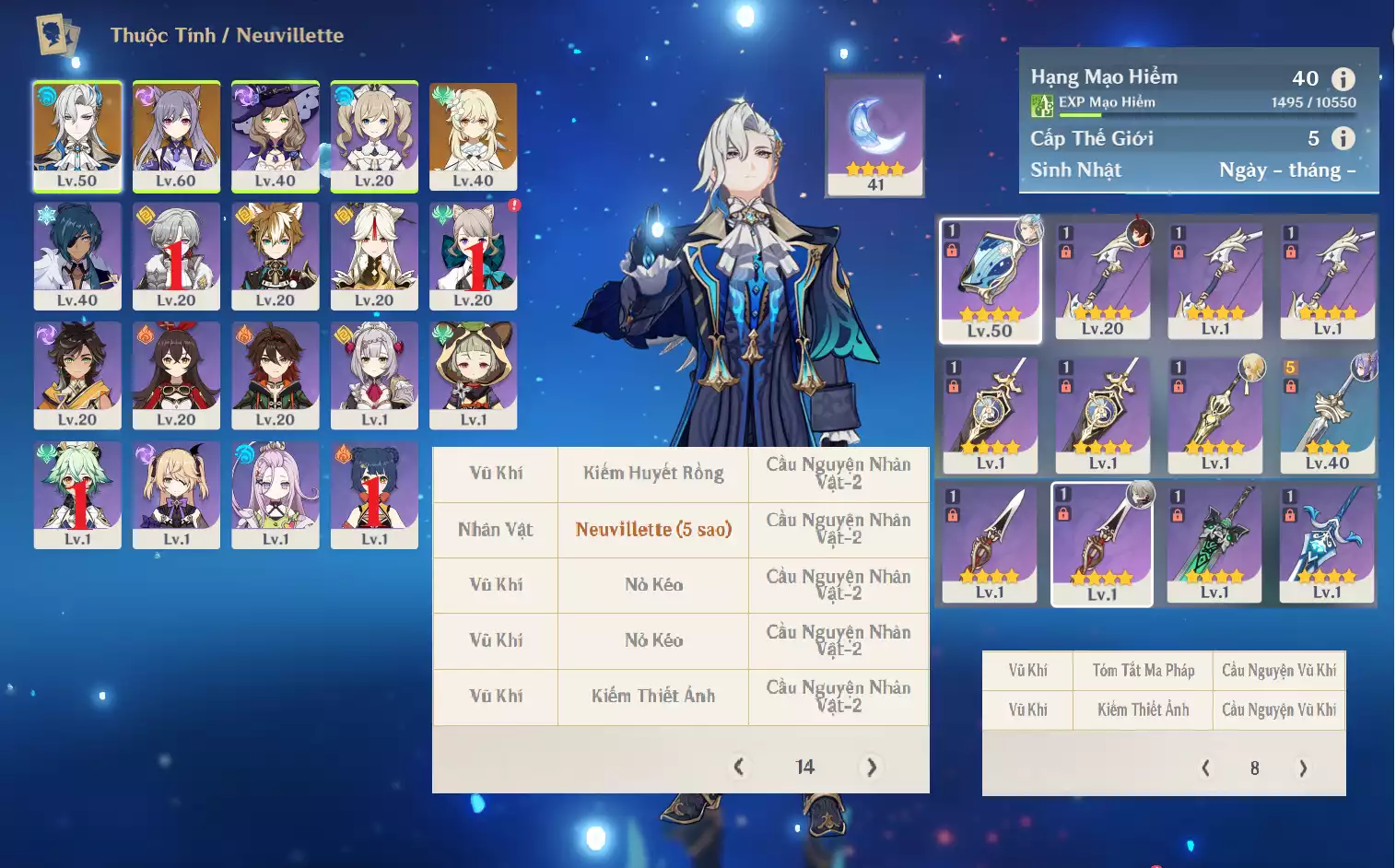Go to previous page before page 14

click(x=738, y=767)
